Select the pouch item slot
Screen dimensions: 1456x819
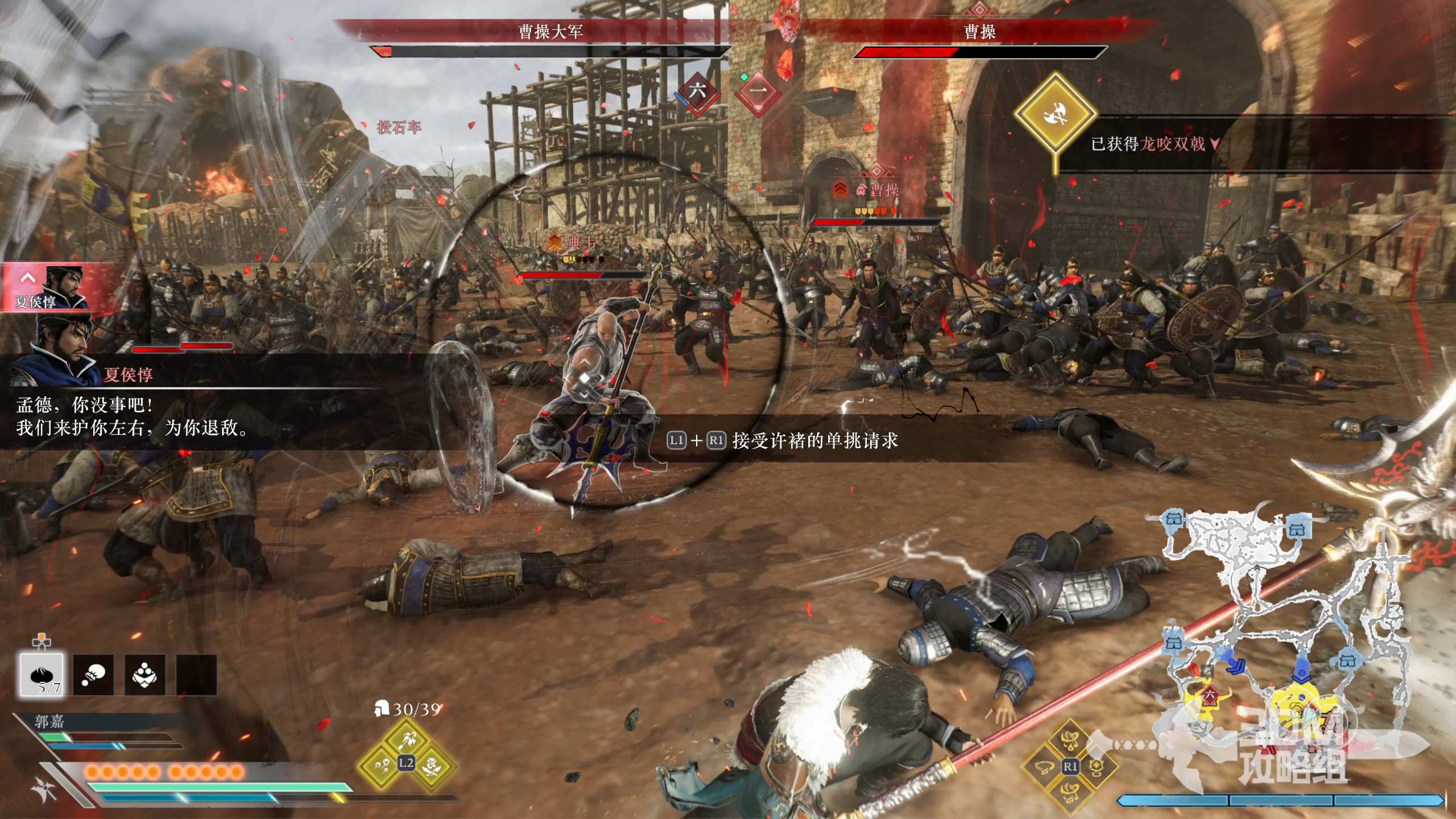93,675
